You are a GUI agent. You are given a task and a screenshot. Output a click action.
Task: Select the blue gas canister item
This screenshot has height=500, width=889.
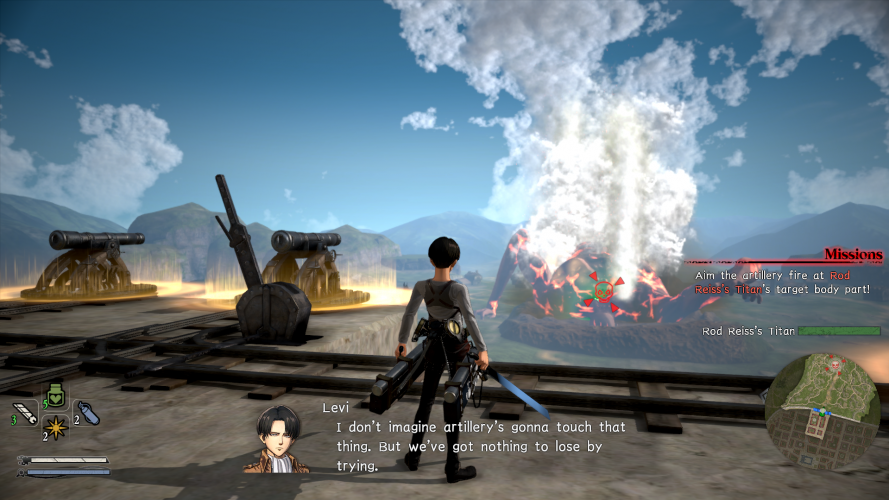click(x=87, y=413)
